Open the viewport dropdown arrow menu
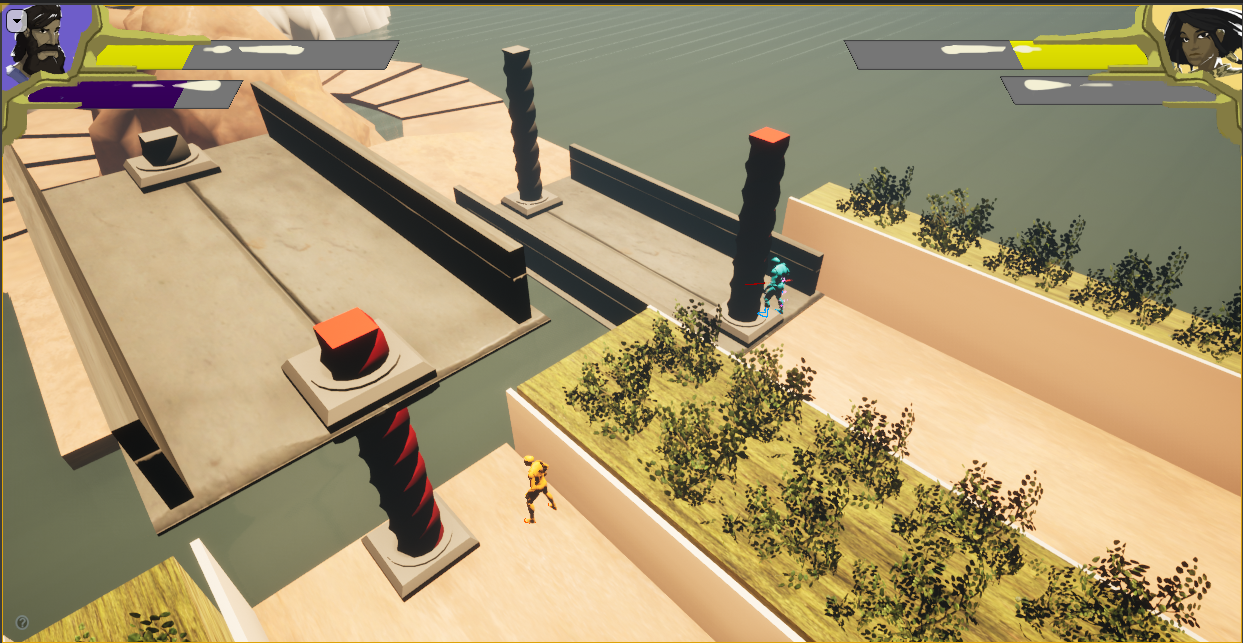The width and height of the screenshot is (1243, 643). coord(16,19)
